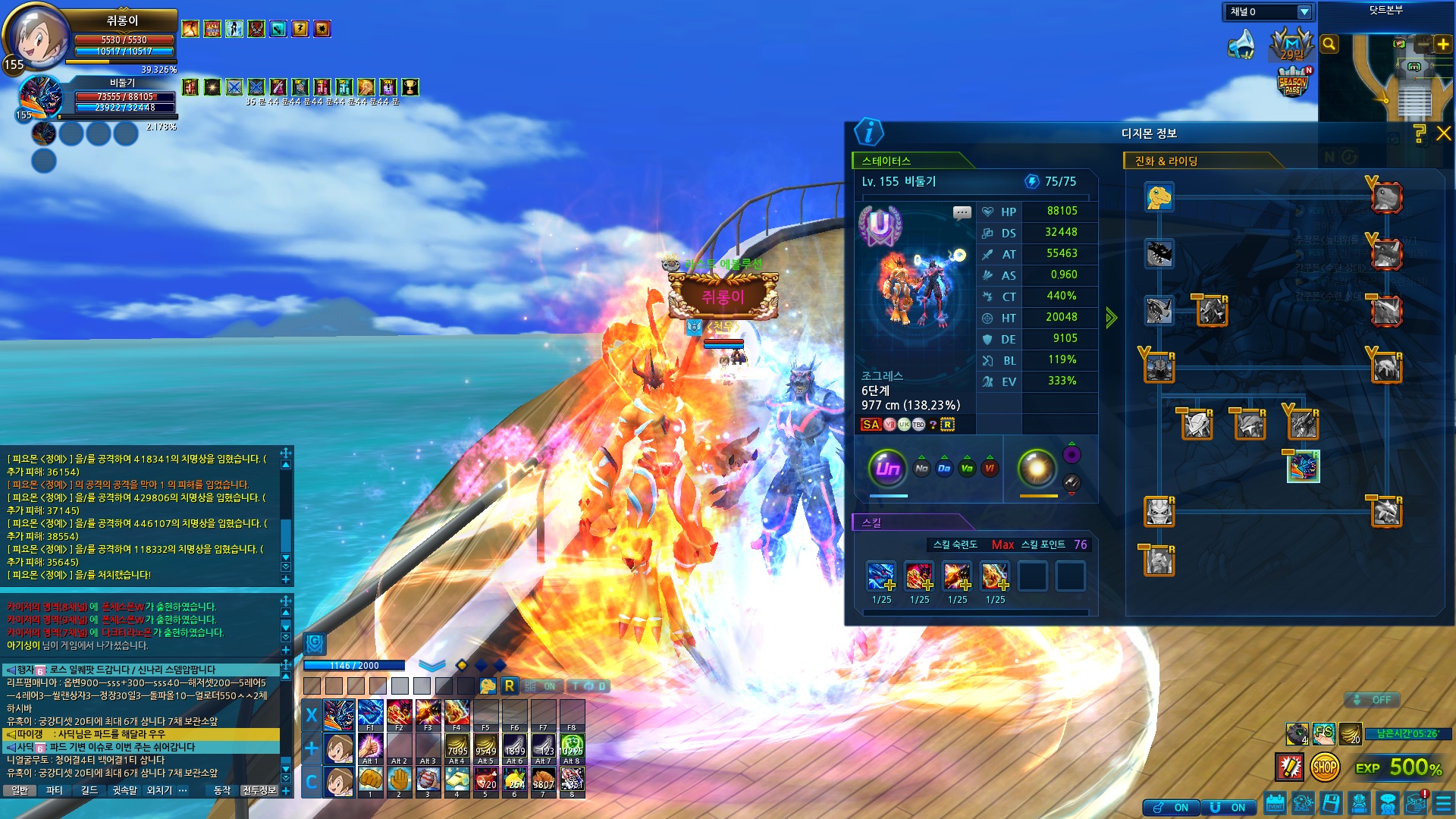Open the gold SHOP coin button
1456x819 pixels.
1324,767
